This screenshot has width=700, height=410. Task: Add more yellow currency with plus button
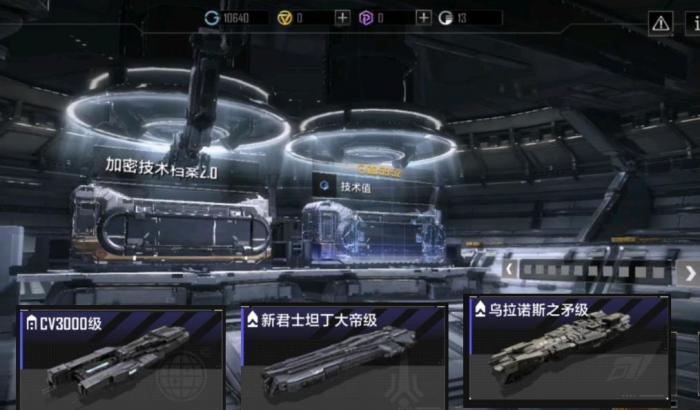[x=343, y=18]
